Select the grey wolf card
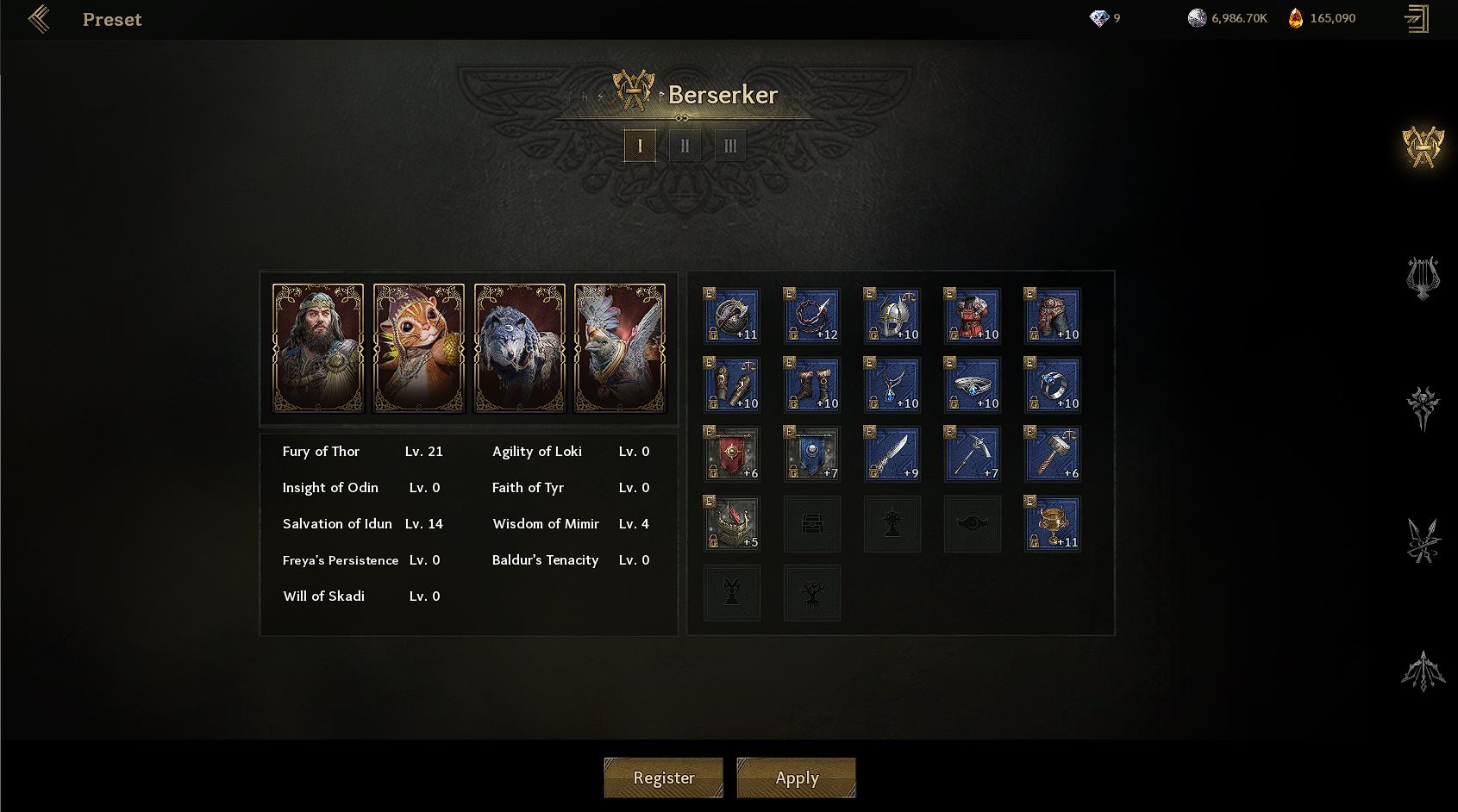1458x812 pixels. tap(519, 347)
